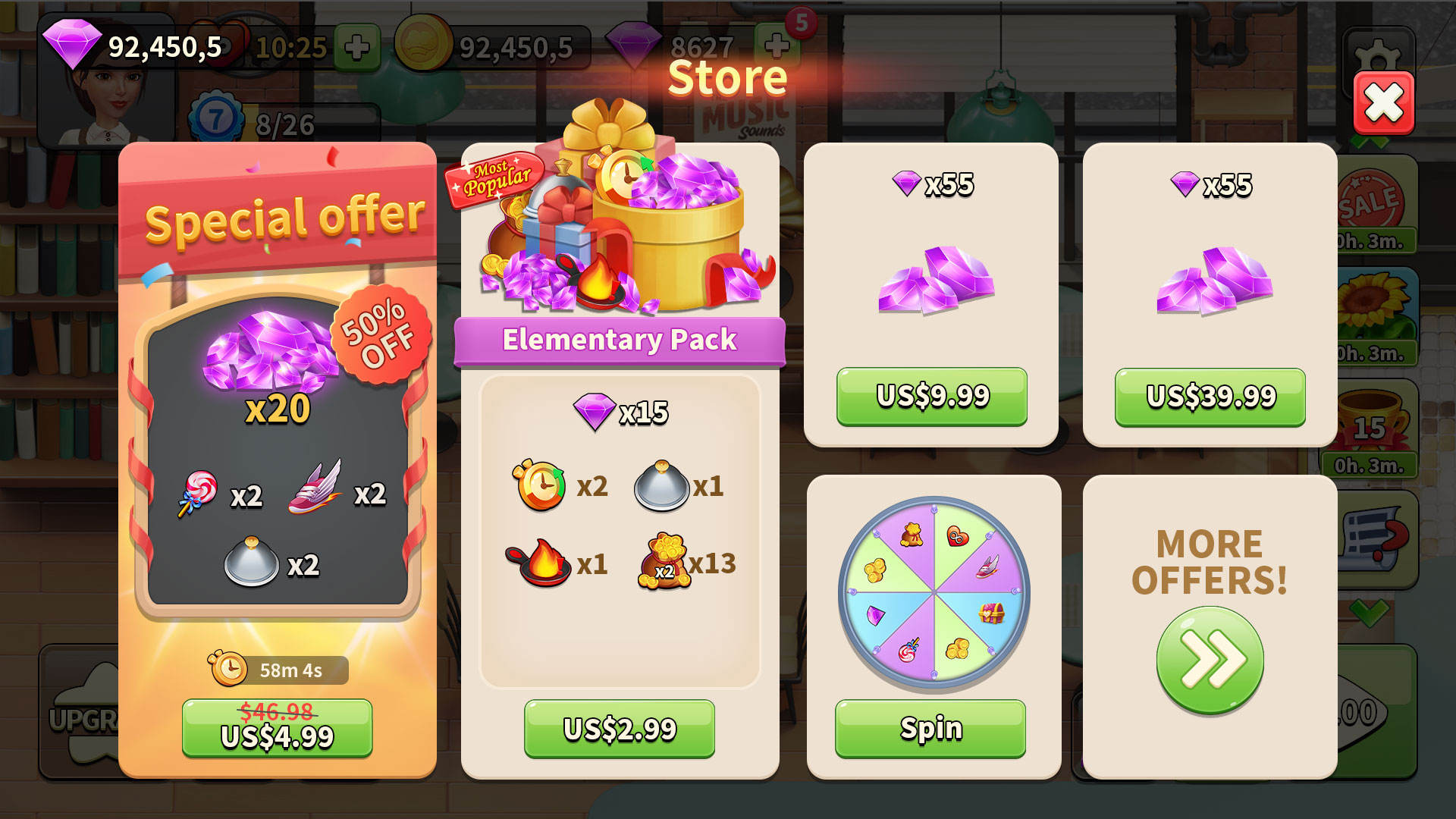Open more offers with green arrow button
Screen dimensions: 1456x819
pyautogui.click(x=1210, y=660)
